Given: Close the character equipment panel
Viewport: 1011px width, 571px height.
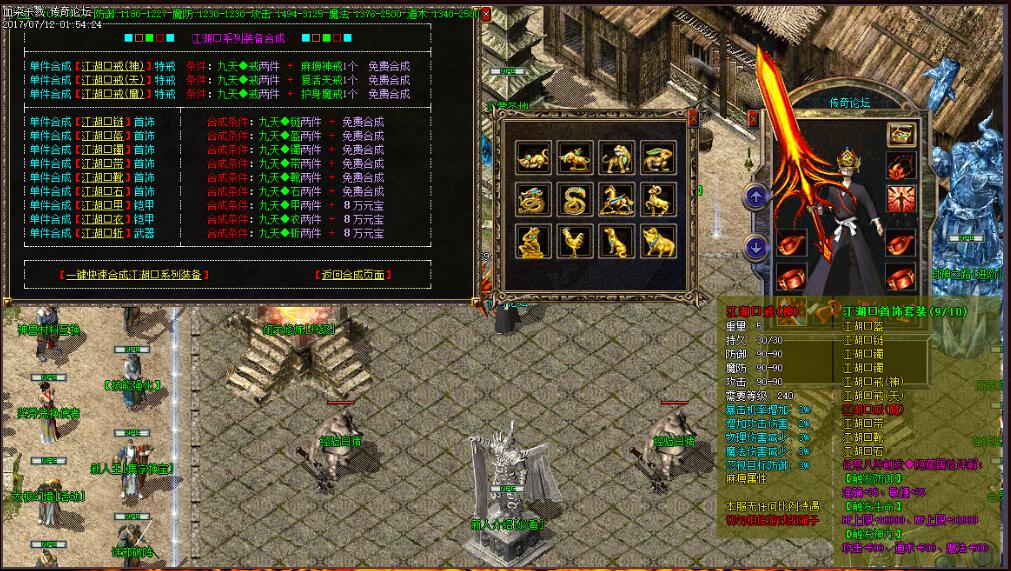Looking at the screenshot, I should point(754,118).
